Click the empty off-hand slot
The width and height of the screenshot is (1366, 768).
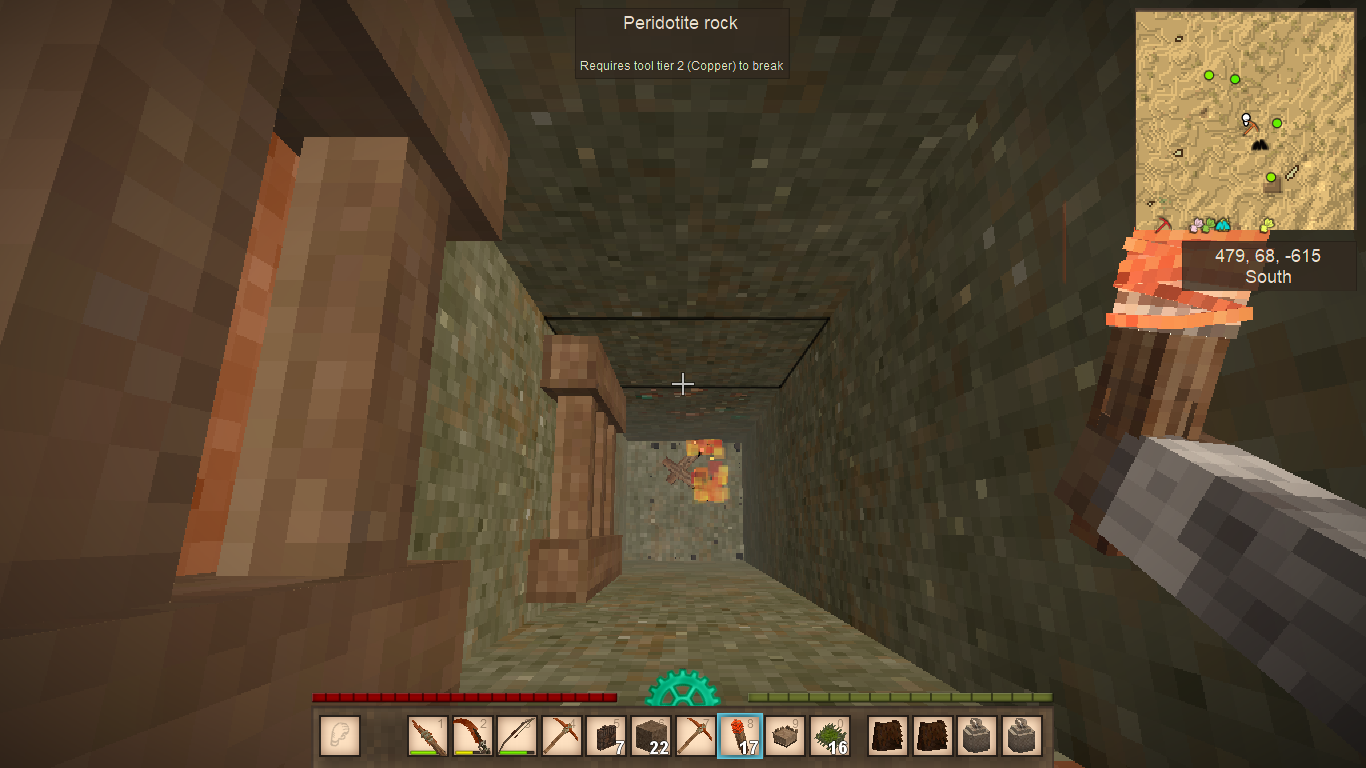tap(340, 736)
